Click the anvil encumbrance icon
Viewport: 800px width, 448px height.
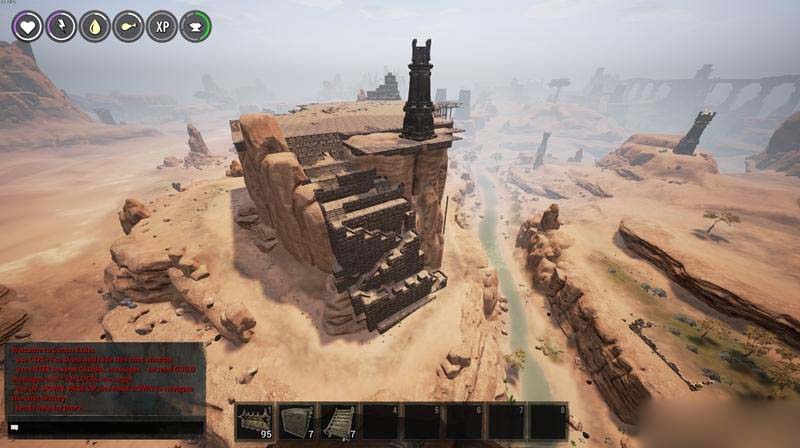195,26
